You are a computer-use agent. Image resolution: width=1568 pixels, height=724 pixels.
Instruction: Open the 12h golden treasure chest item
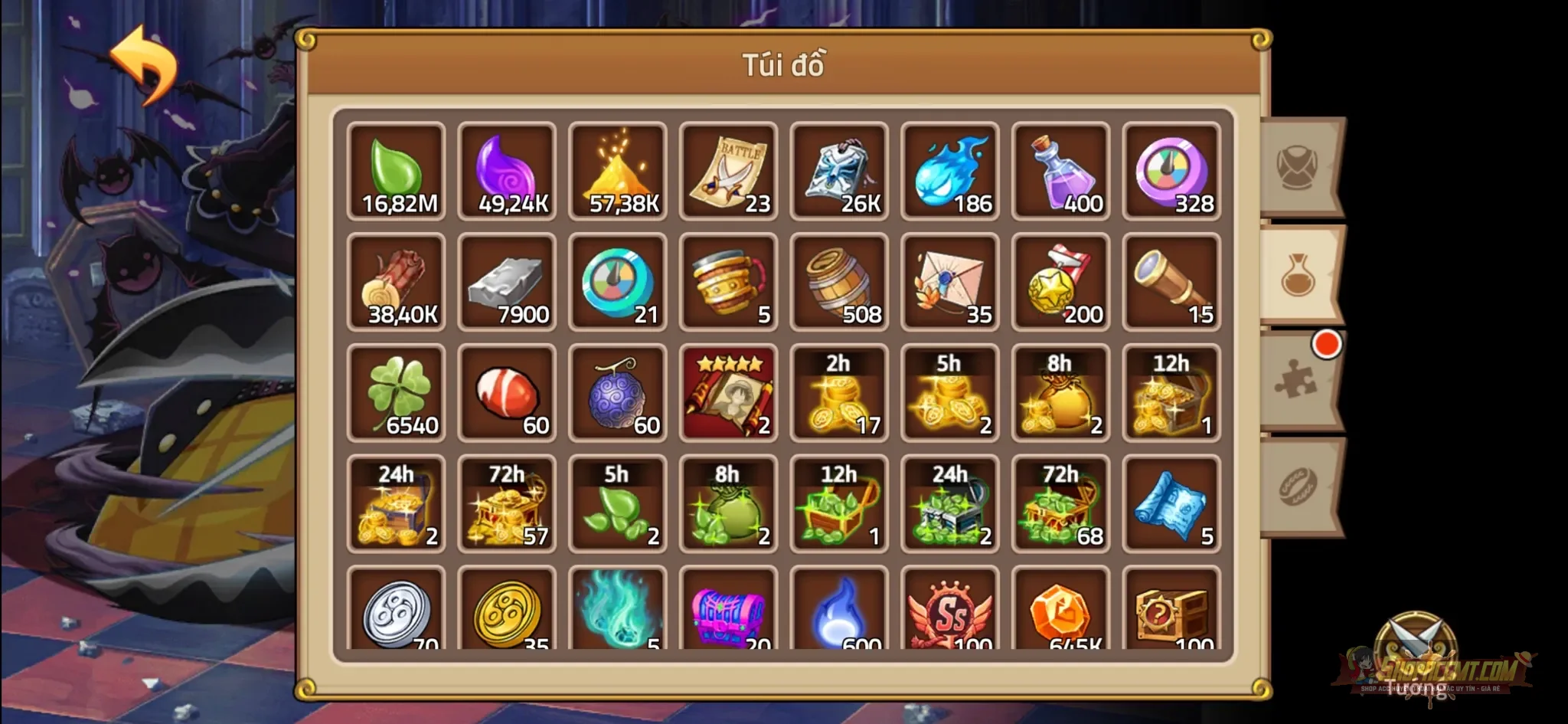pos(1171,393)
